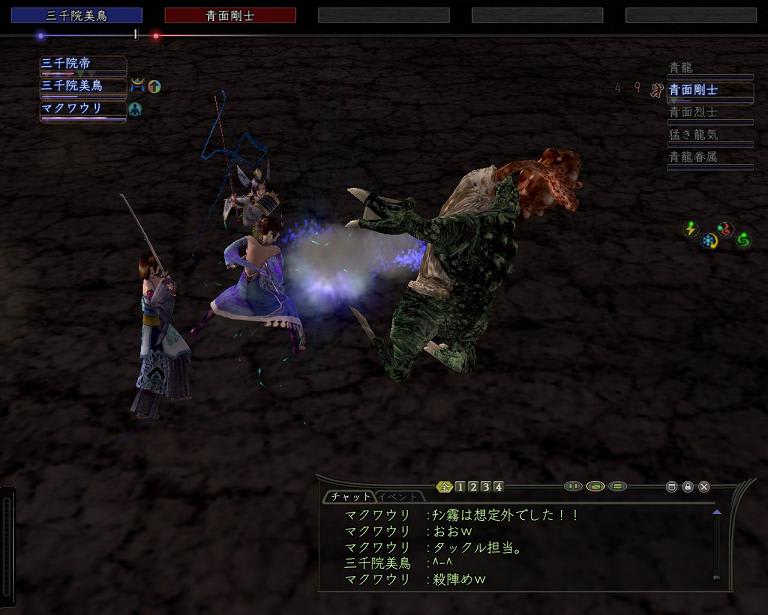Select party member 三千院美鳥 in the party list
Viewport: 768px width, 615px height.
coord(83,86)
